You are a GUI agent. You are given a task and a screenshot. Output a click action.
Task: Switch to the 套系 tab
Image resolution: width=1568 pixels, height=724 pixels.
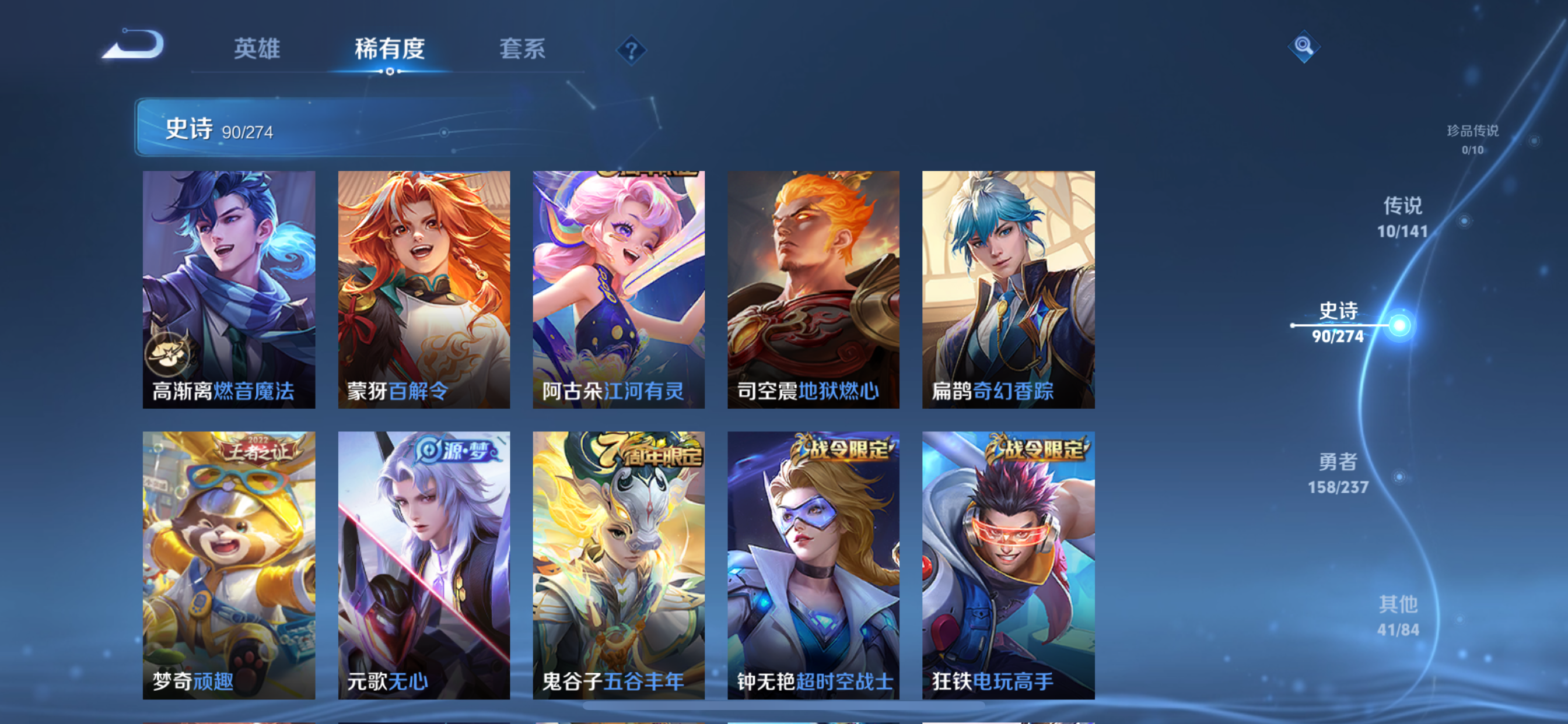coord(522,50)
